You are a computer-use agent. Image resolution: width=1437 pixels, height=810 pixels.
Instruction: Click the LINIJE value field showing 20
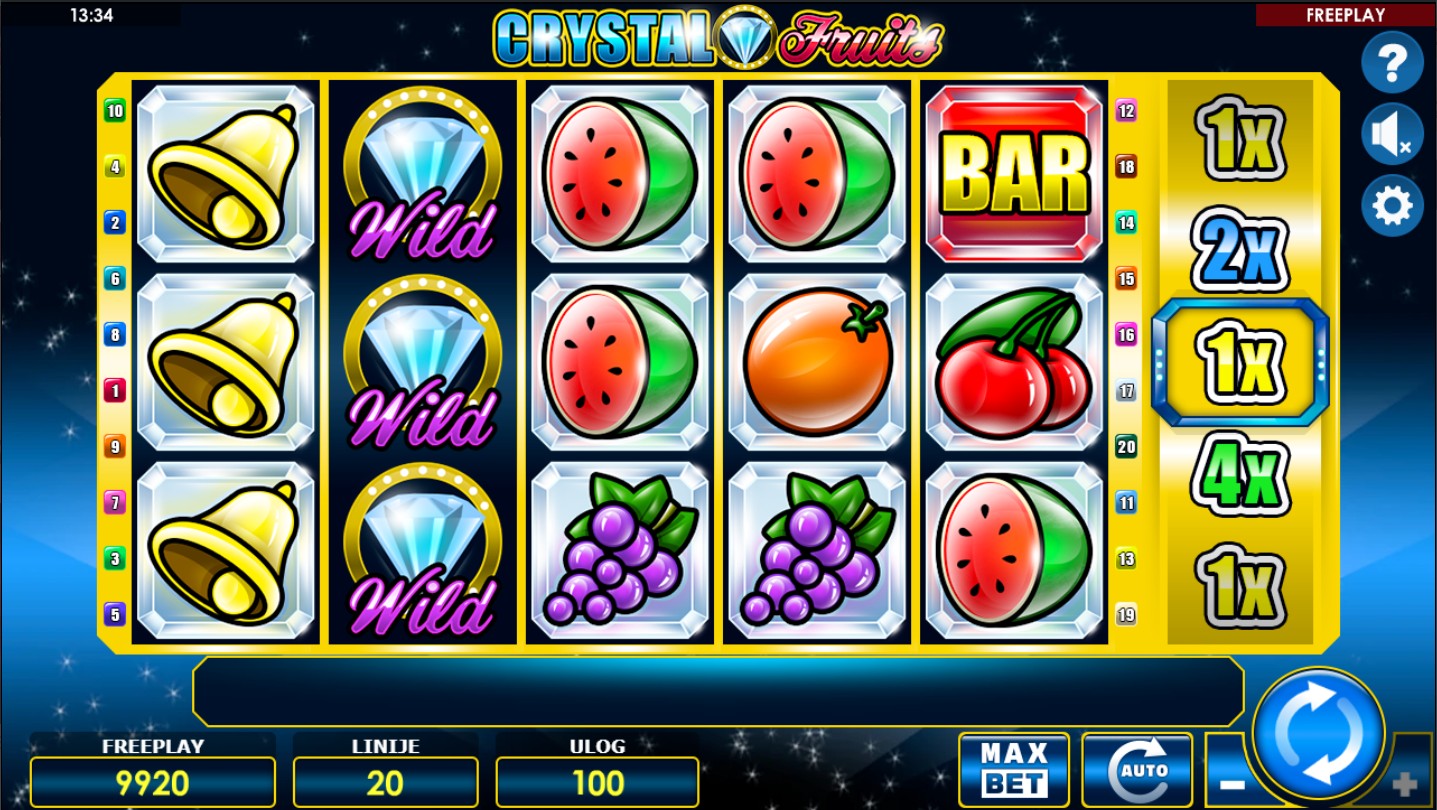385,782
